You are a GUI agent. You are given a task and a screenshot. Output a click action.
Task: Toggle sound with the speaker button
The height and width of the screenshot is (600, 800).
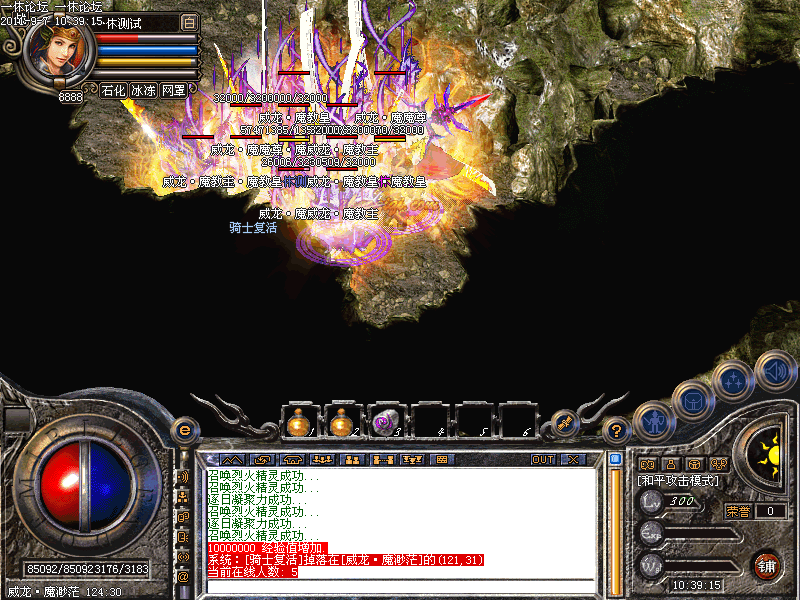pos(775,369)
